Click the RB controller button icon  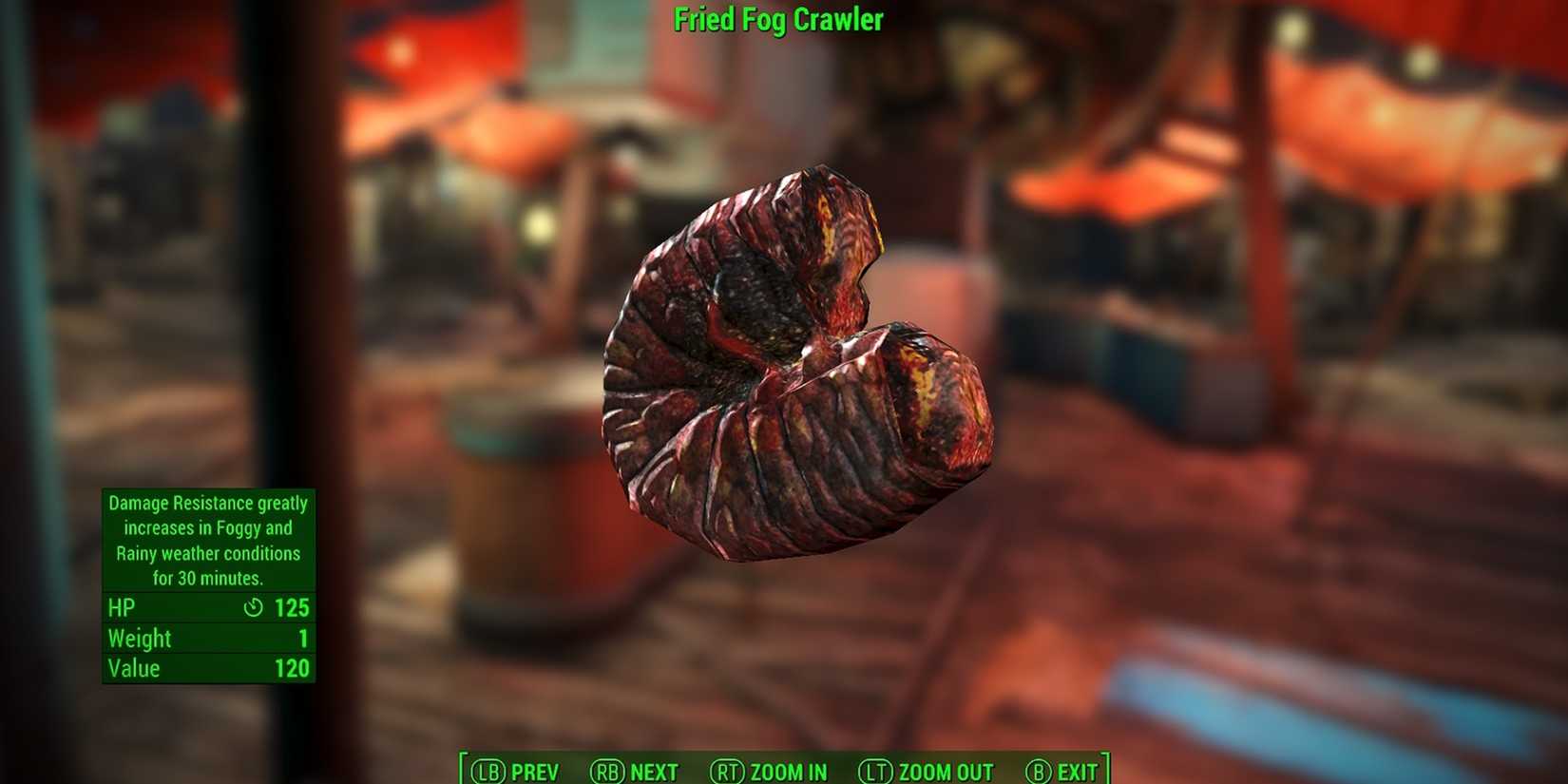[x=609, y=772]
